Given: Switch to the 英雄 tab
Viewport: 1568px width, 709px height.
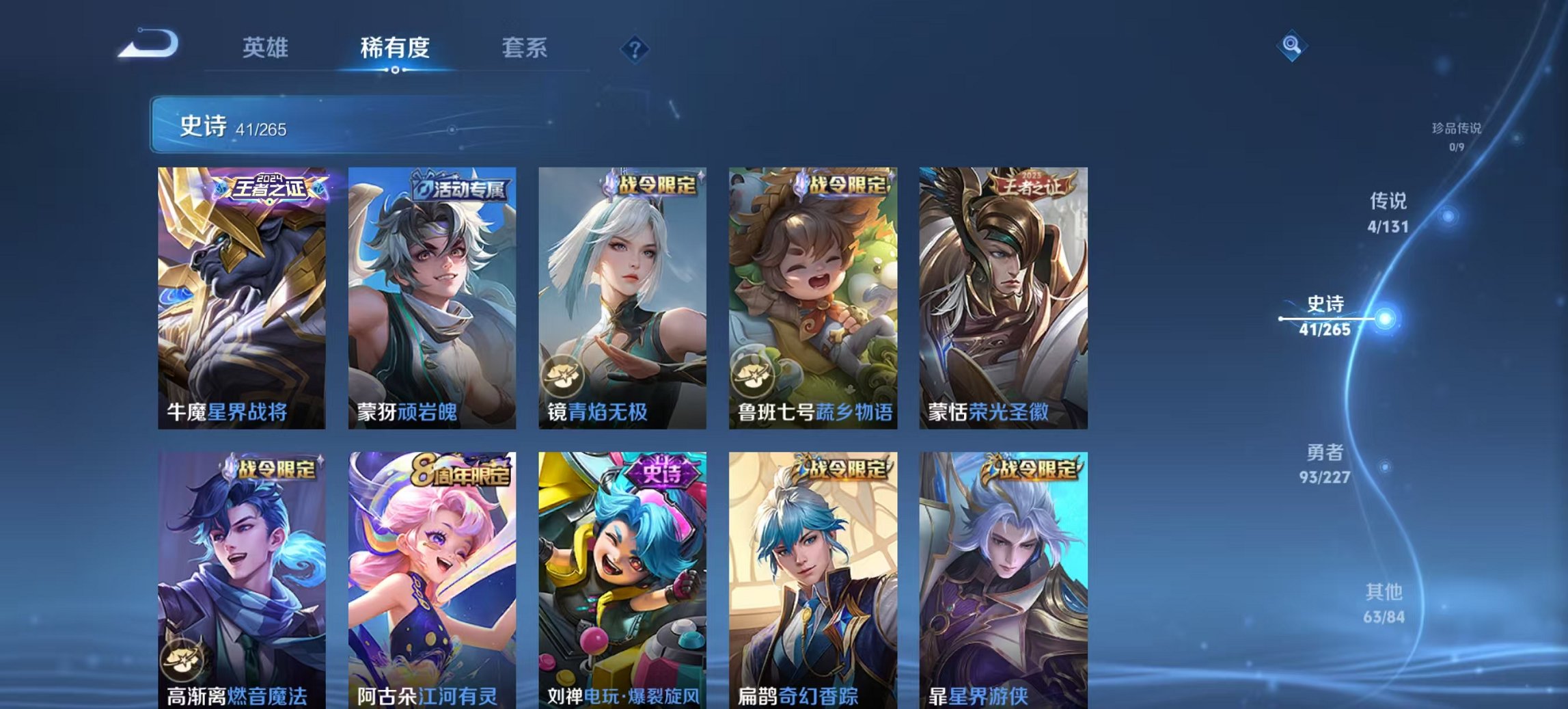Looking at the screenshot, I should coord(266,46).
